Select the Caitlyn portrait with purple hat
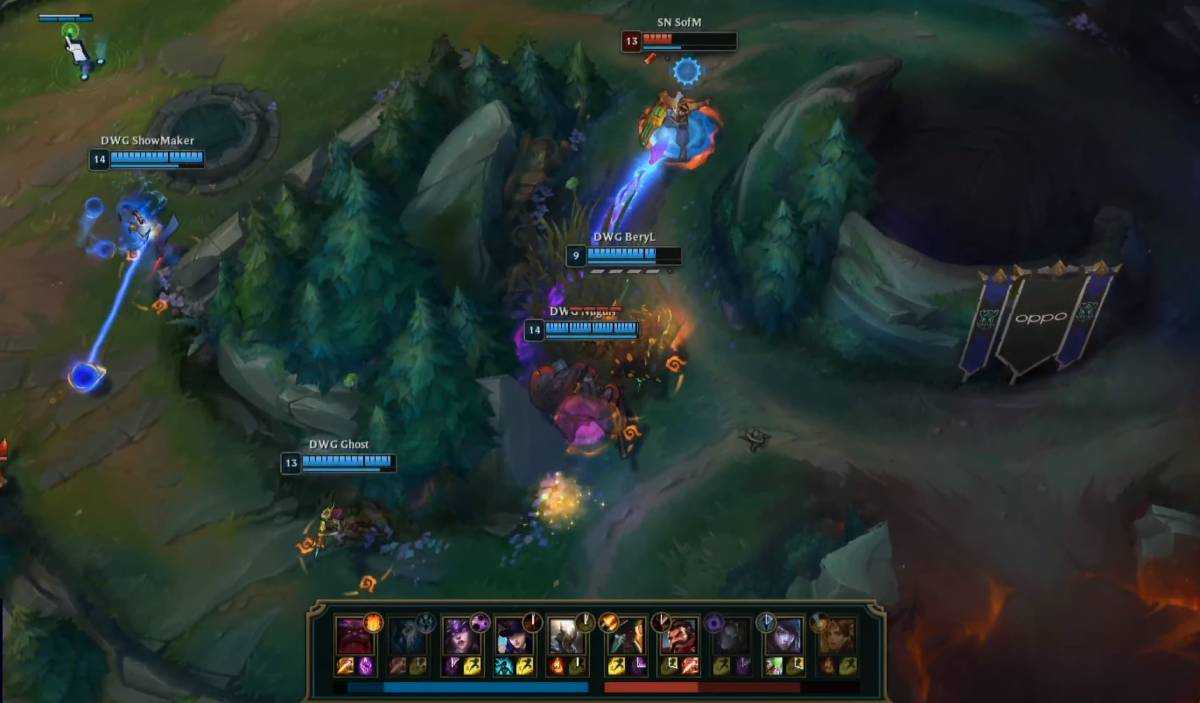 coord(514,635)
